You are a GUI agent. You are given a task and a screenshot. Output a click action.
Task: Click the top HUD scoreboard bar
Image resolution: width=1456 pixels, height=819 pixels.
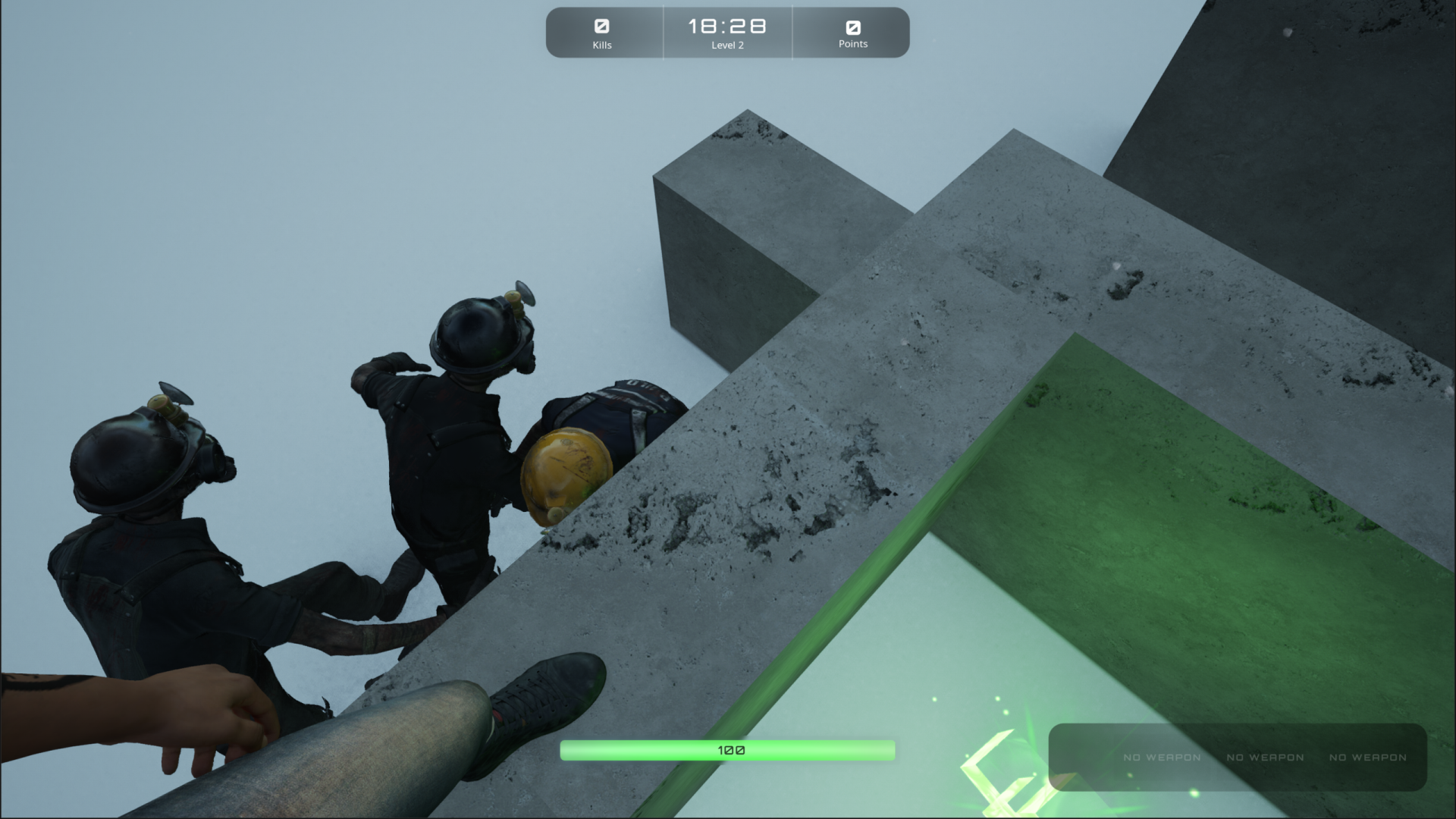click(x=726, y=33)
